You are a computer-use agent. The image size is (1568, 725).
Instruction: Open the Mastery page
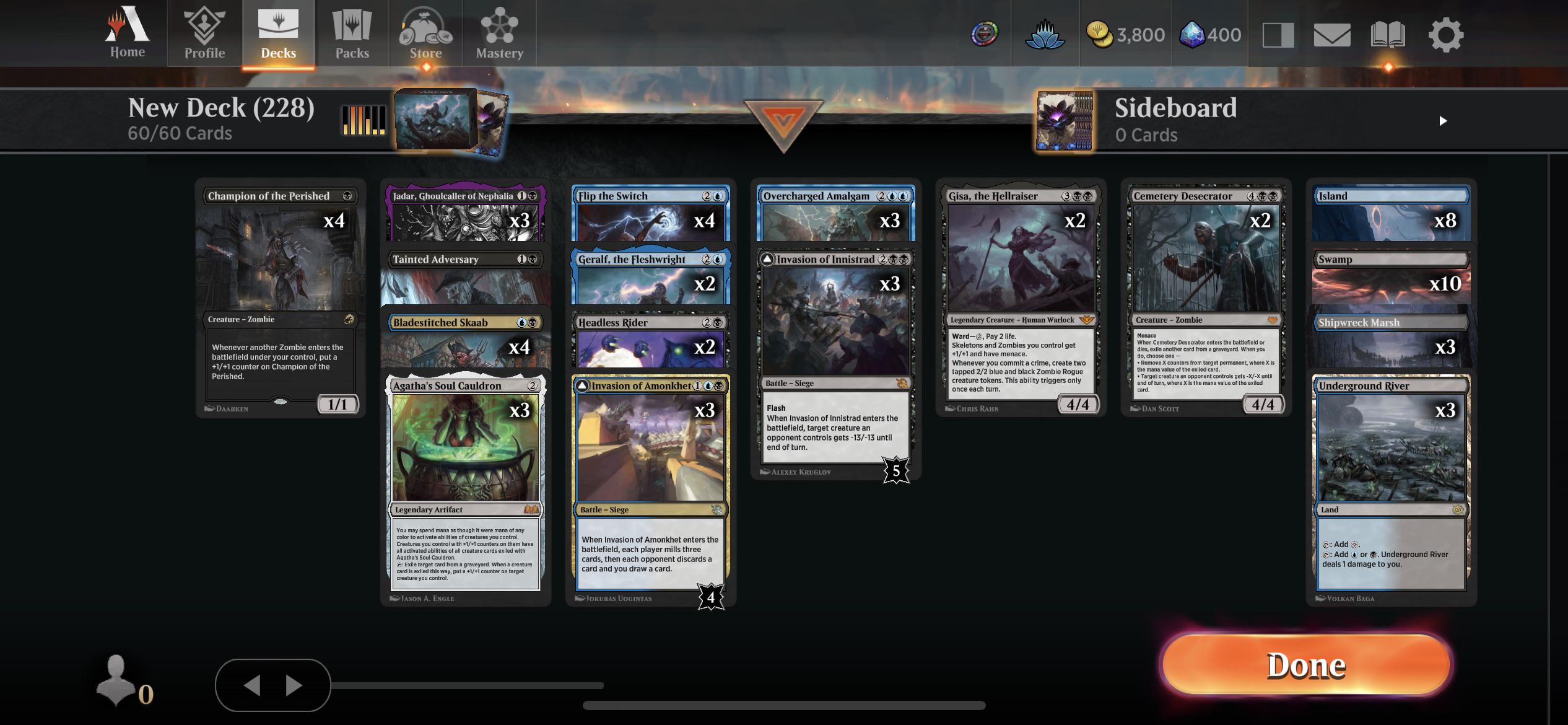click(x=499, y=34)
